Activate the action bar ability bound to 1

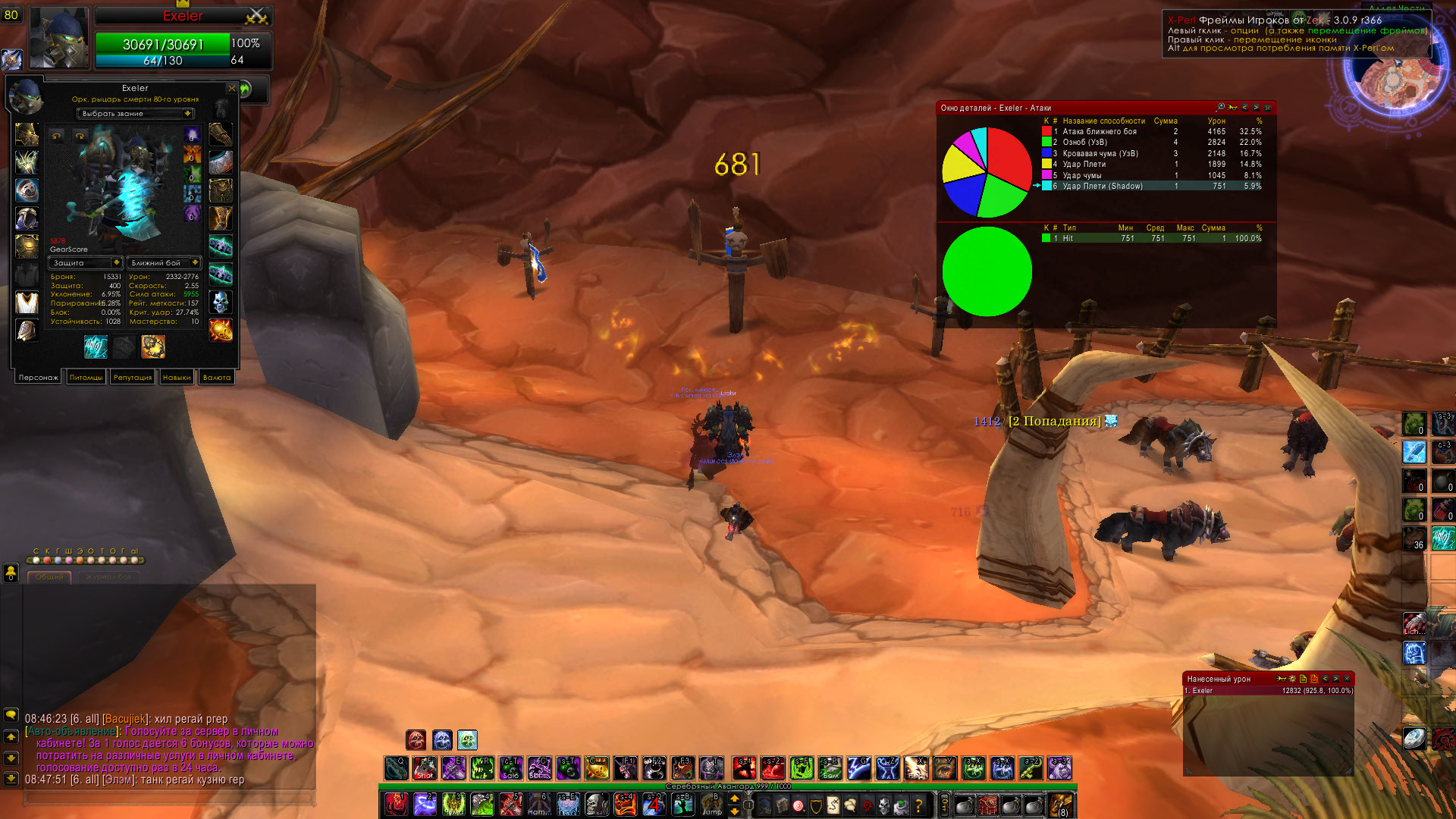395,804
